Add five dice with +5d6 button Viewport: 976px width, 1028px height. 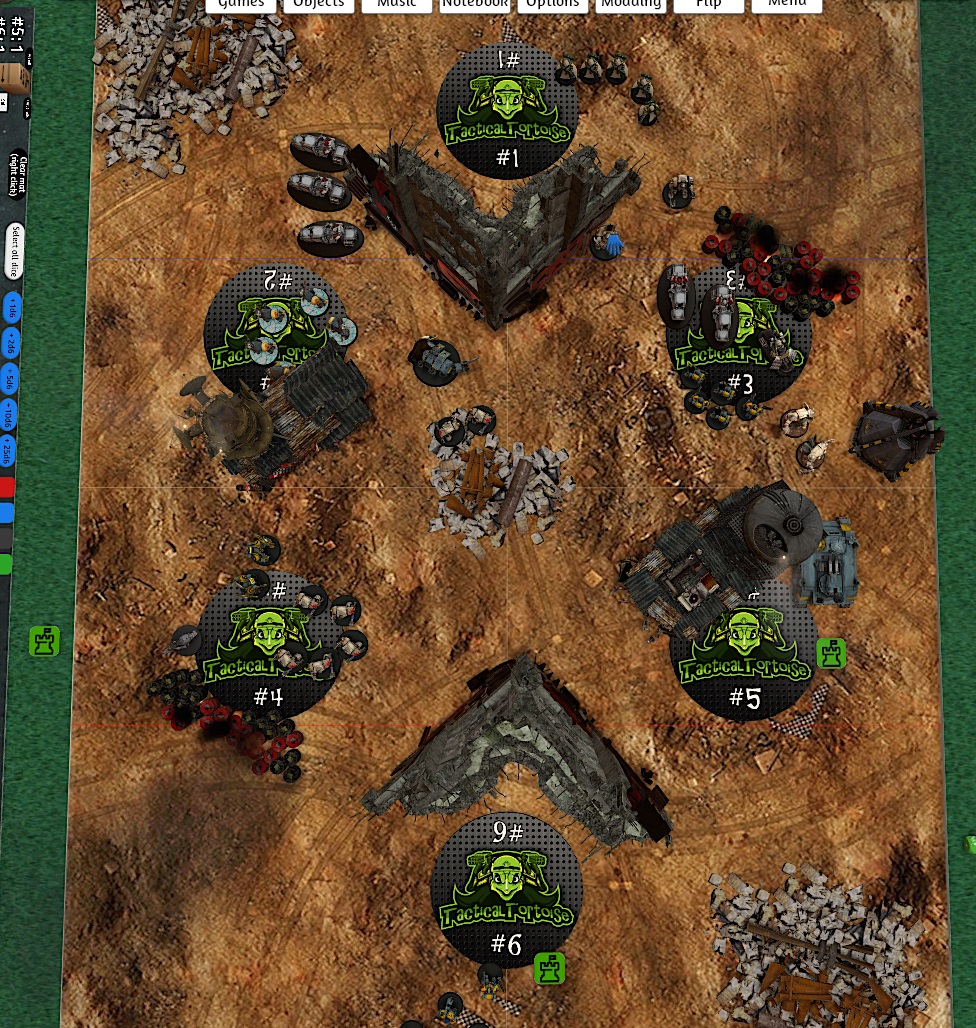[10, 379]
